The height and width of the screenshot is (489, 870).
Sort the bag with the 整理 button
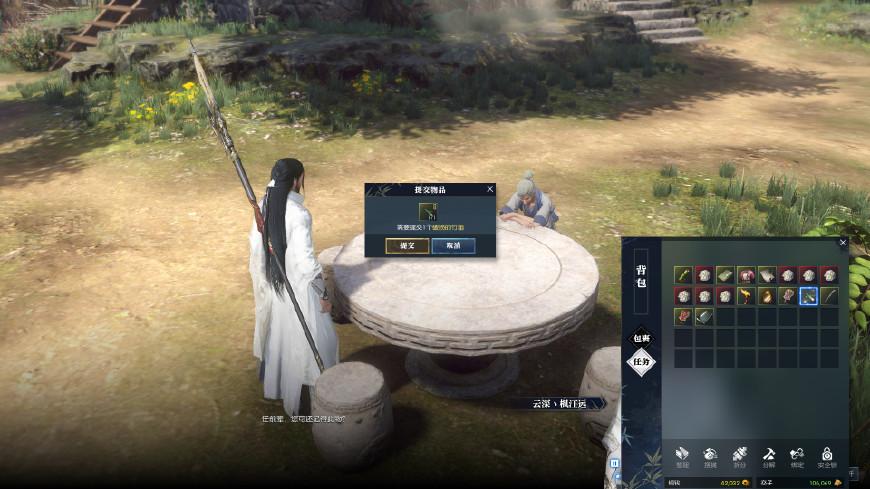point(682,455)
